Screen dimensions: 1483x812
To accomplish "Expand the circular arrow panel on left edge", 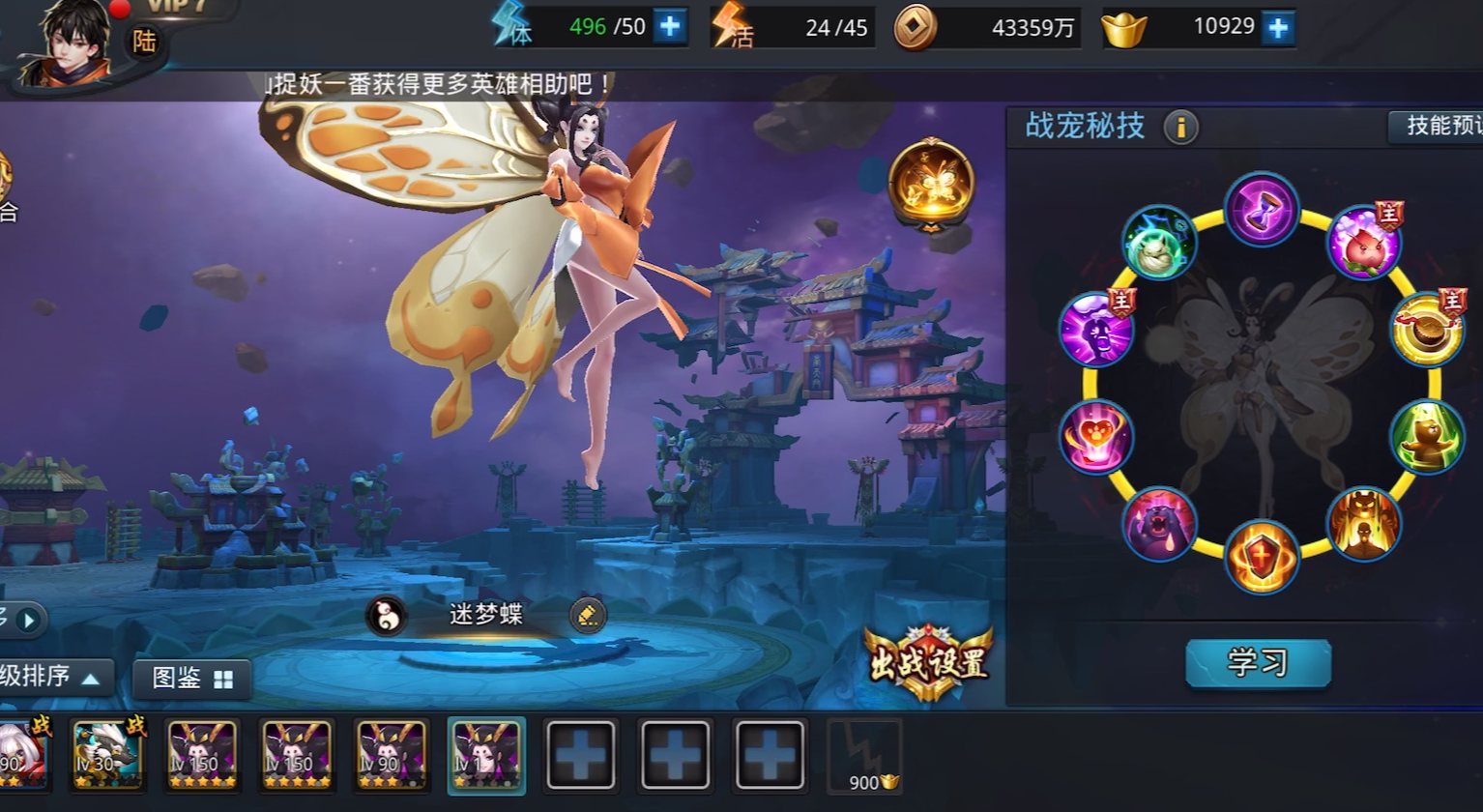I will [x=29, y=622].
